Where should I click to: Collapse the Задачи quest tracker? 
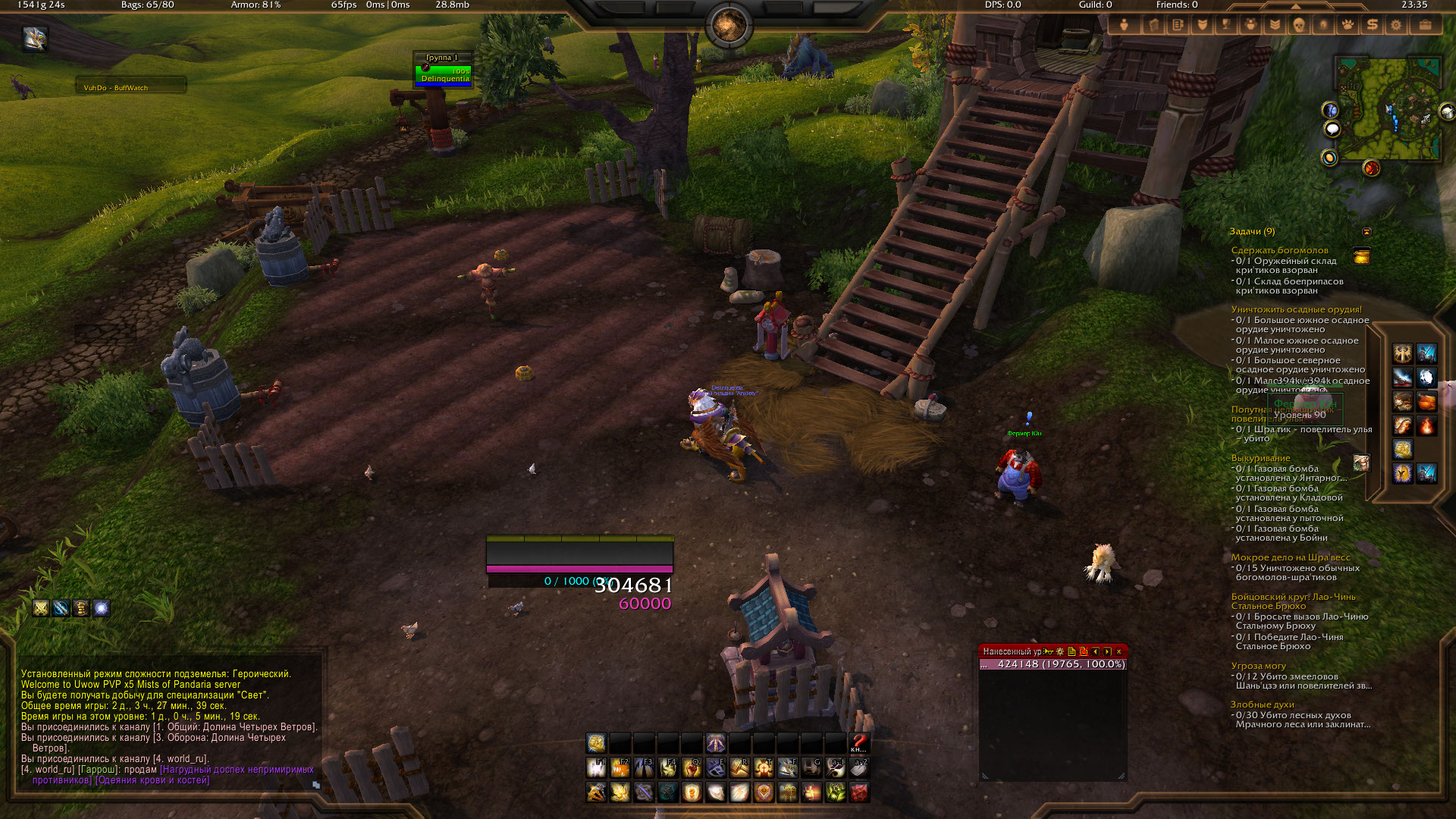pyautogui.click(x=1367, y=231)
